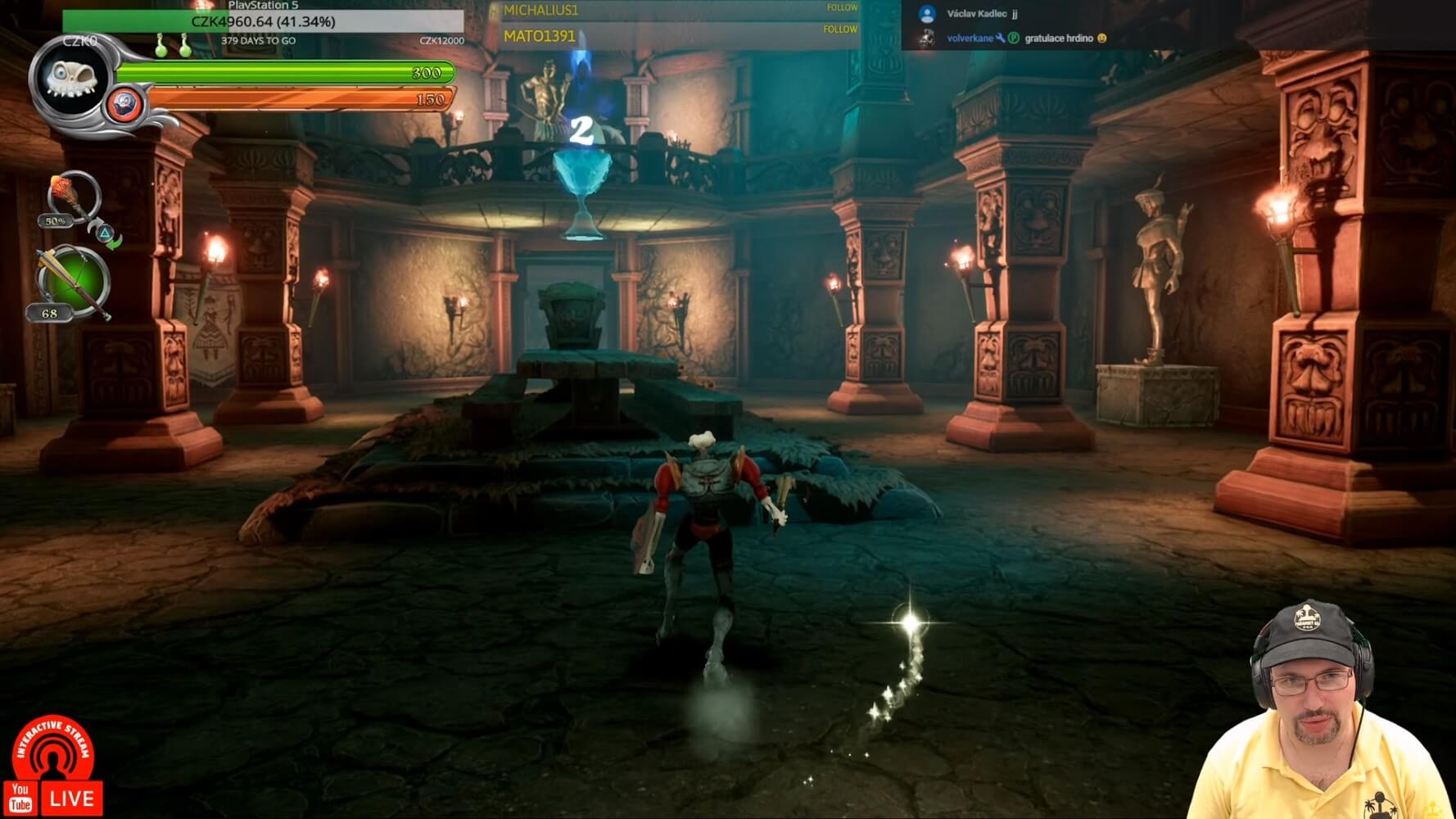Choose the flaming club weapon slot
This screenshot has height=819, width=1456.
[x=72, y=197]
